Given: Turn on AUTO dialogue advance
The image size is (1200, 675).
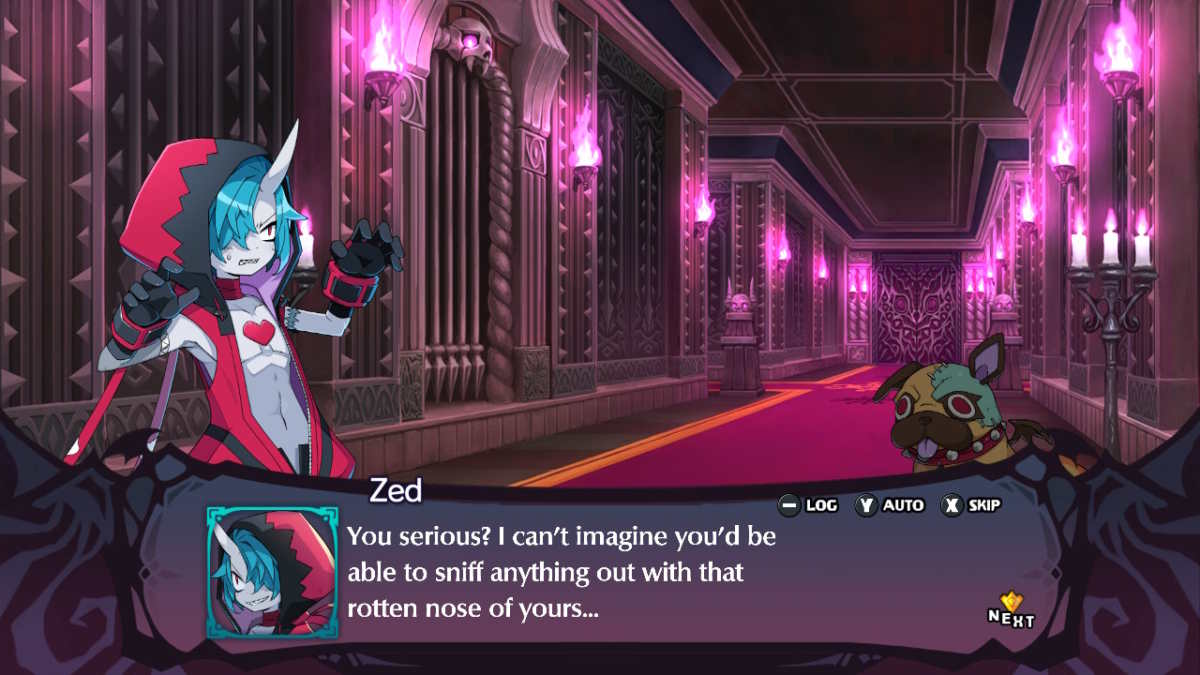Looking at the screenshot, I should [x=888, y=505].
